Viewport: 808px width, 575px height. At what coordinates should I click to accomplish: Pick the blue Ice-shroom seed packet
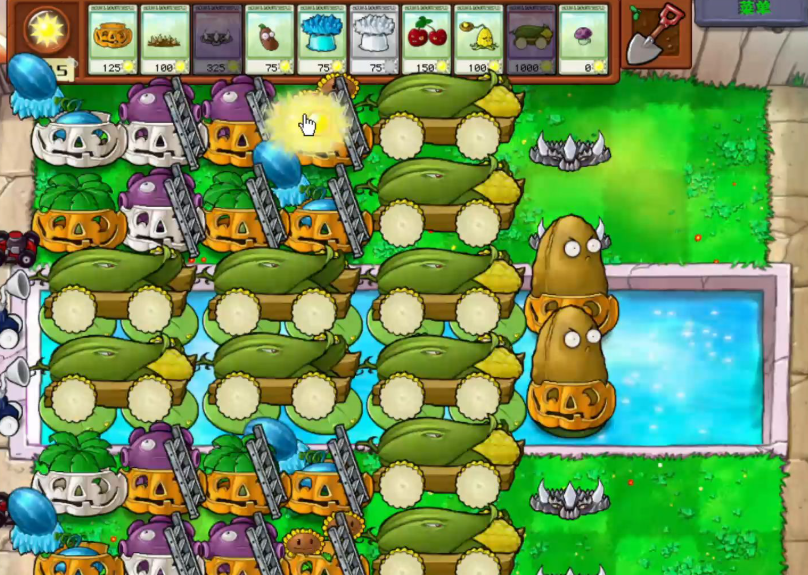click(x=322, y=41)
